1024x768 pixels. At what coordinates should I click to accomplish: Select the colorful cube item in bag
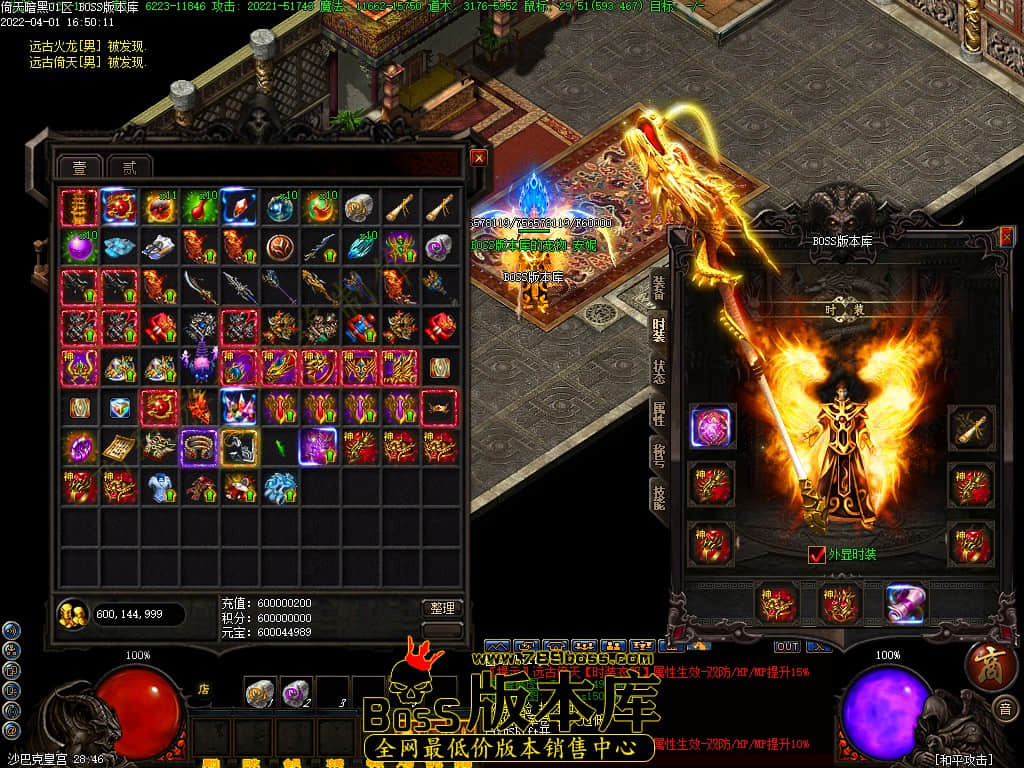coord(120,408)
